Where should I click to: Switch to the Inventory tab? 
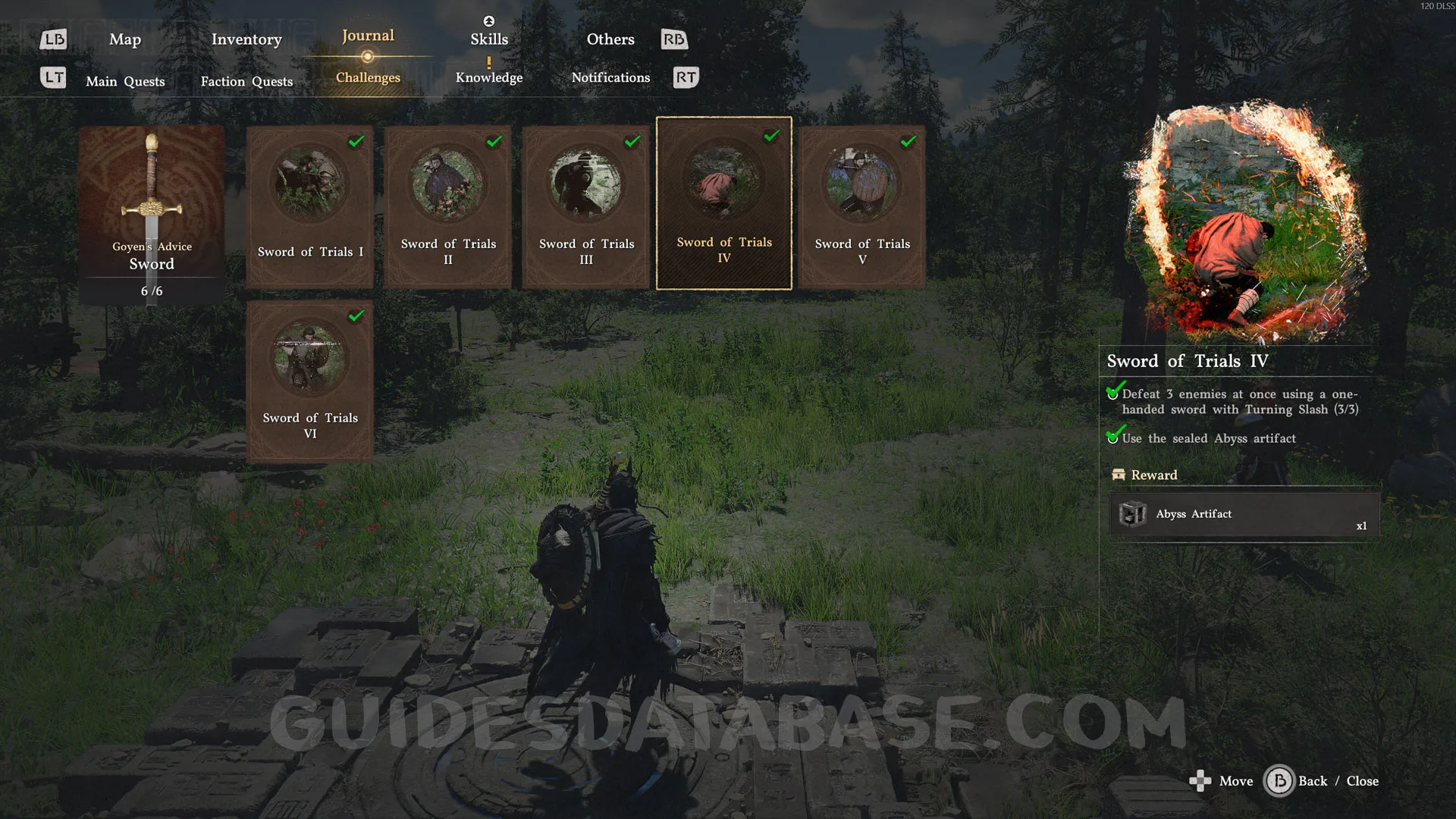click(x=246, y=39)
